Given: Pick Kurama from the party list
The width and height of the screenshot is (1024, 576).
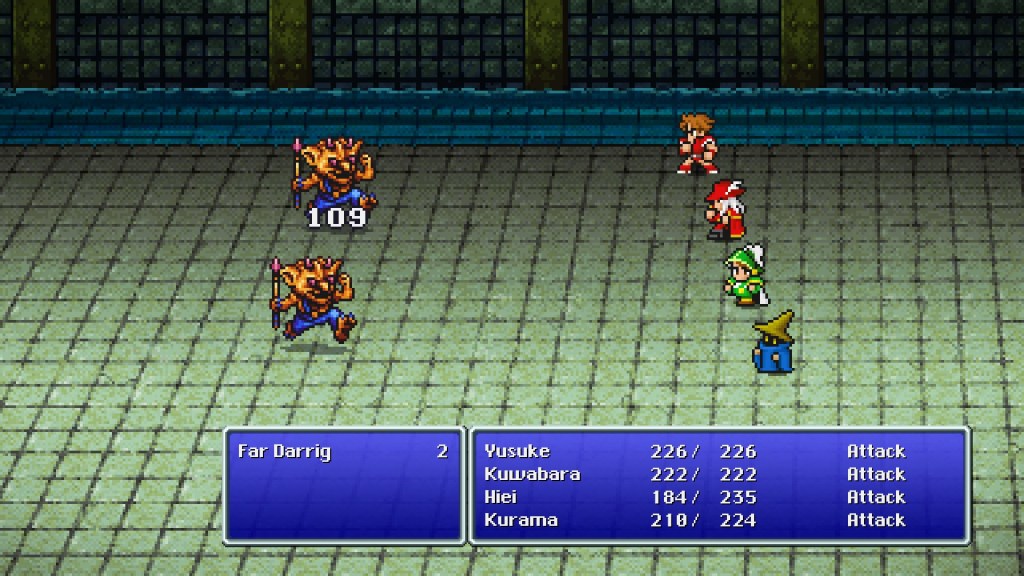Looking at the screenshot, I should [520, 520].
